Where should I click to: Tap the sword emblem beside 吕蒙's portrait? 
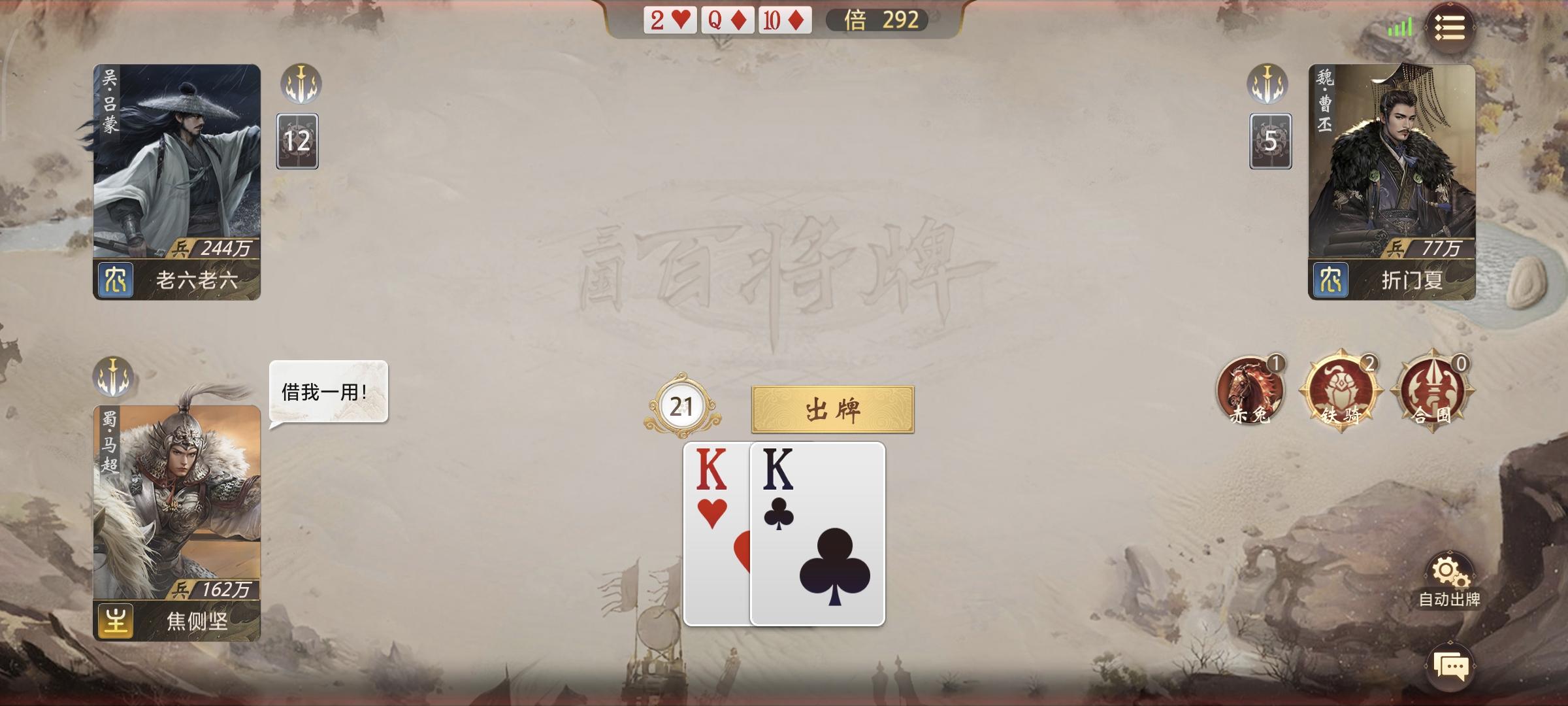point(301,84)
